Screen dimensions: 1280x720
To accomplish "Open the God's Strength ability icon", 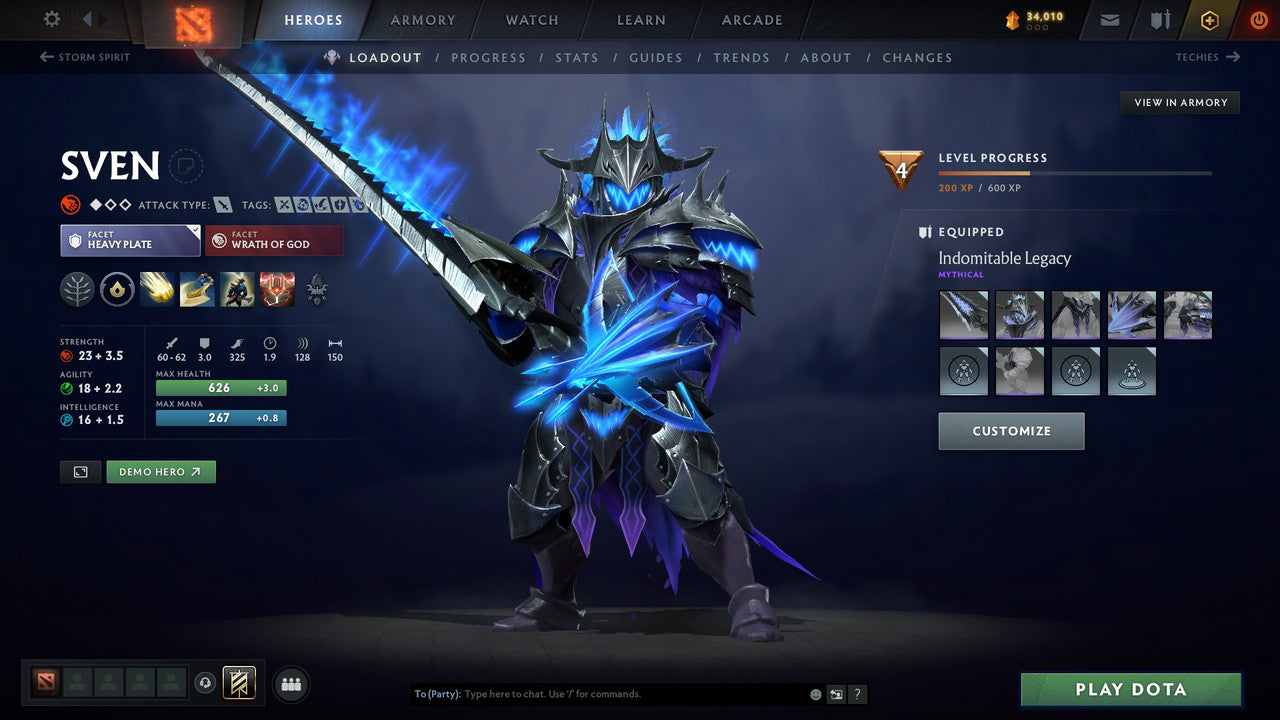I will point(277,290).
